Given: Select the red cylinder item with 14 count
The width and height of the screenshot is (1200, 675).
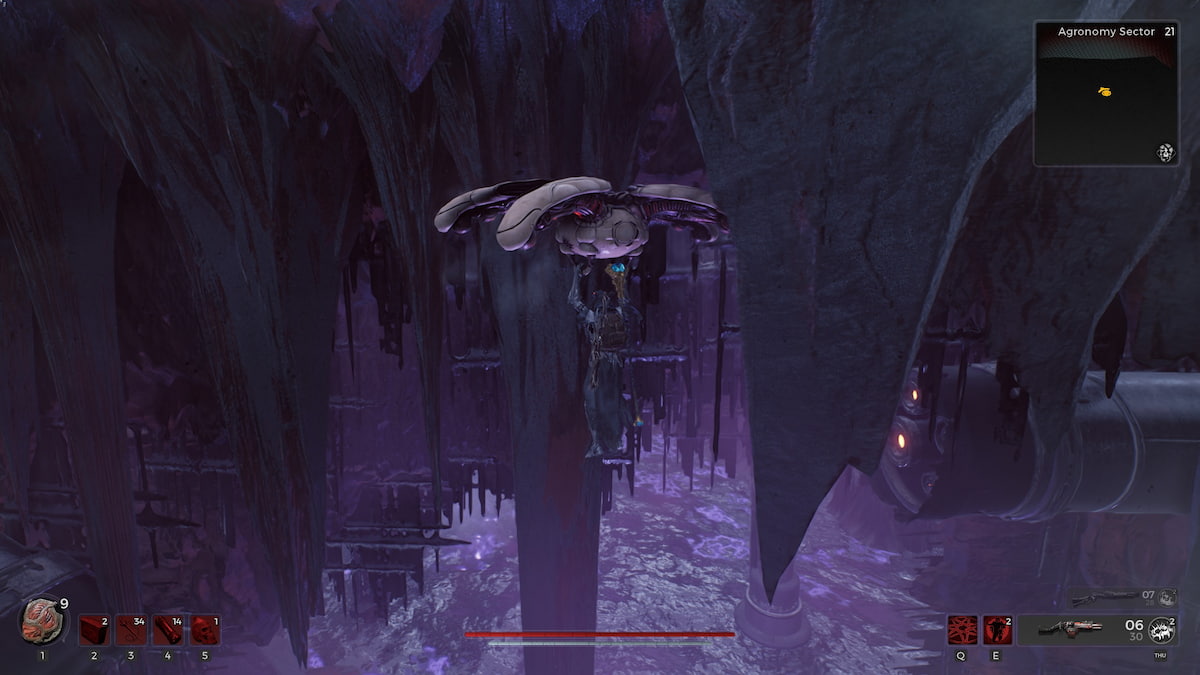Looking at the screenshot, I should pos(169,631).
